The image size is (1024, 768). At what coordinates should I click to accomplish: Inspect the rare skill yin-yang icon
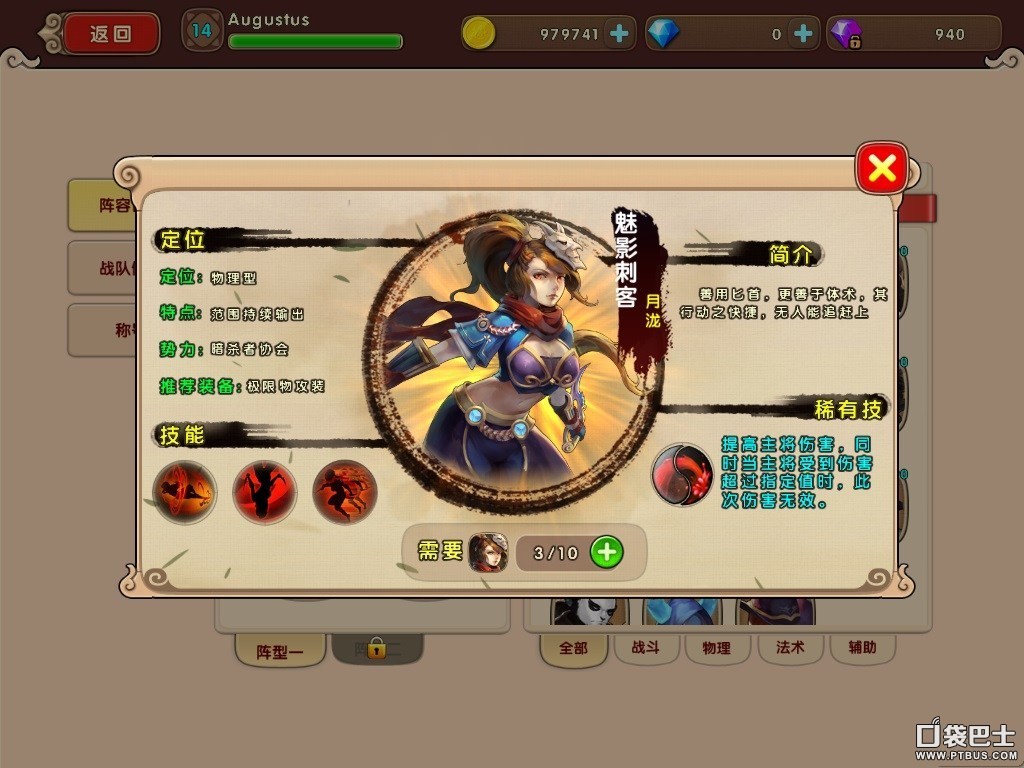coord(682,474)
